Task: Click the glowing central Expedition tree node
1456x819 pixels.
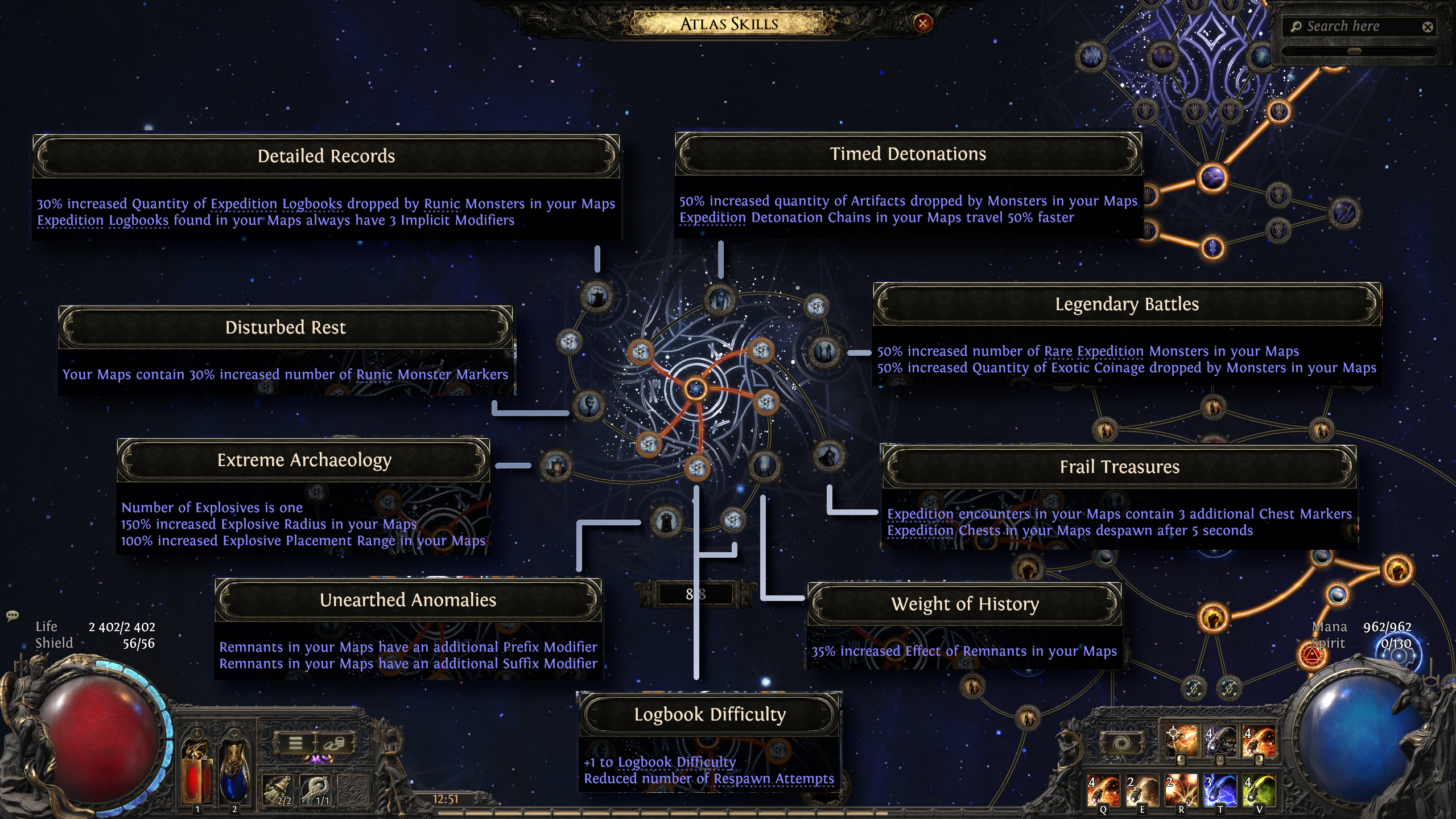Action: [x=695, y=389]
